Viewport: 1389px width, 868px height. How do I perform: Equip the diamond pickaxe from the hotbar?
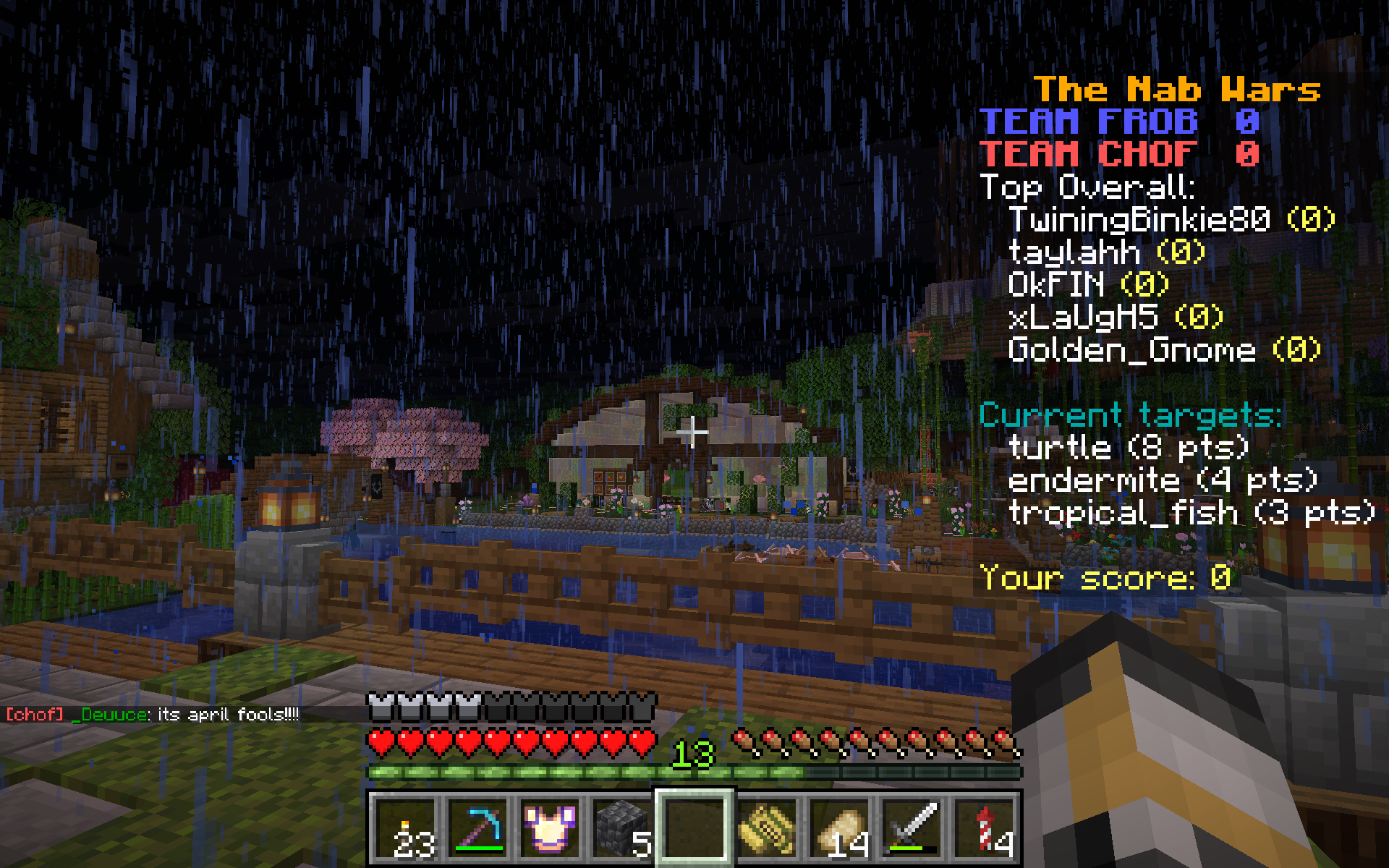[477, 828]
